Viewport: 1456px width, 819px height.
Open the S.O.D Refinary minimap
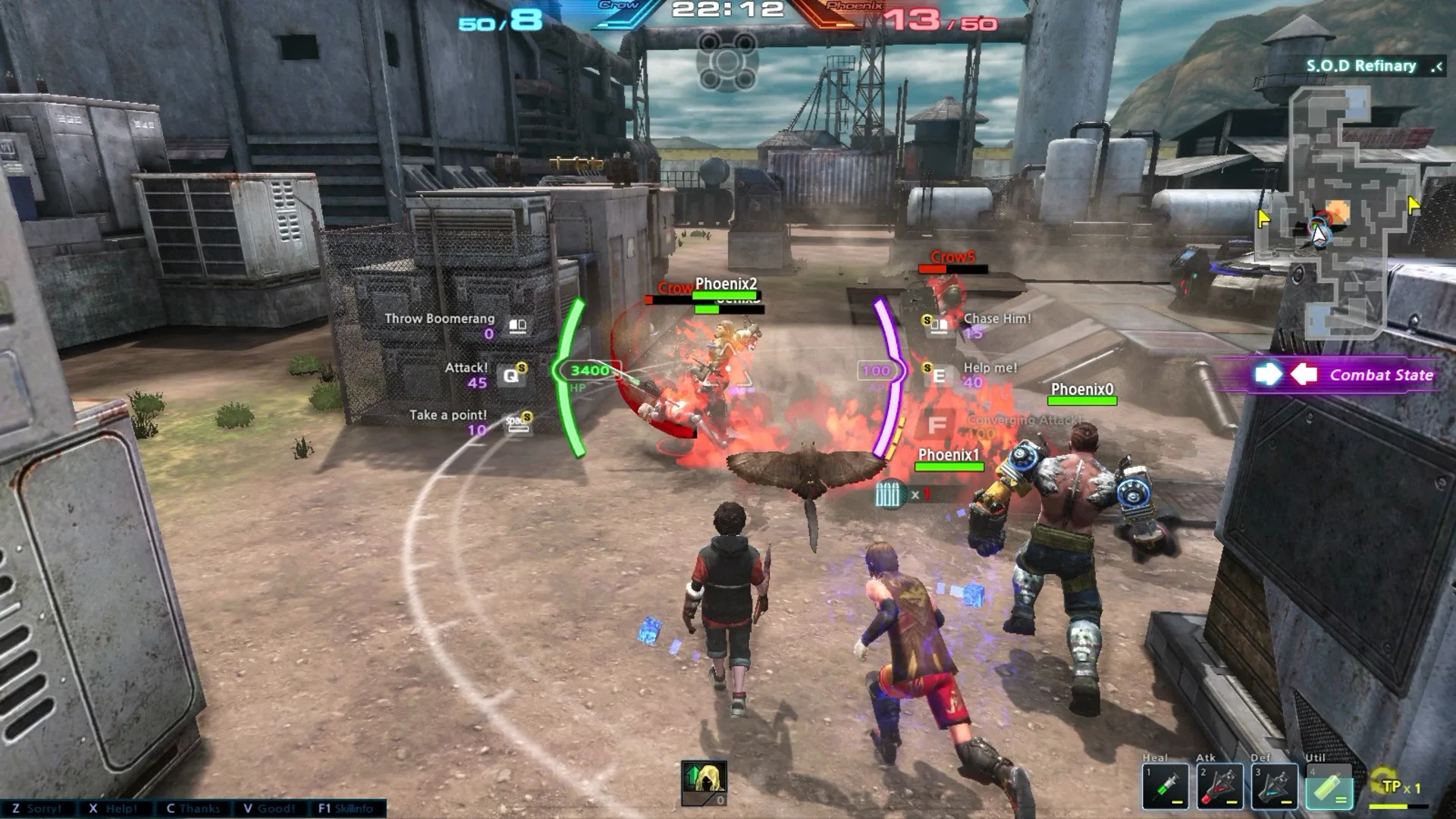(1338, 212)
